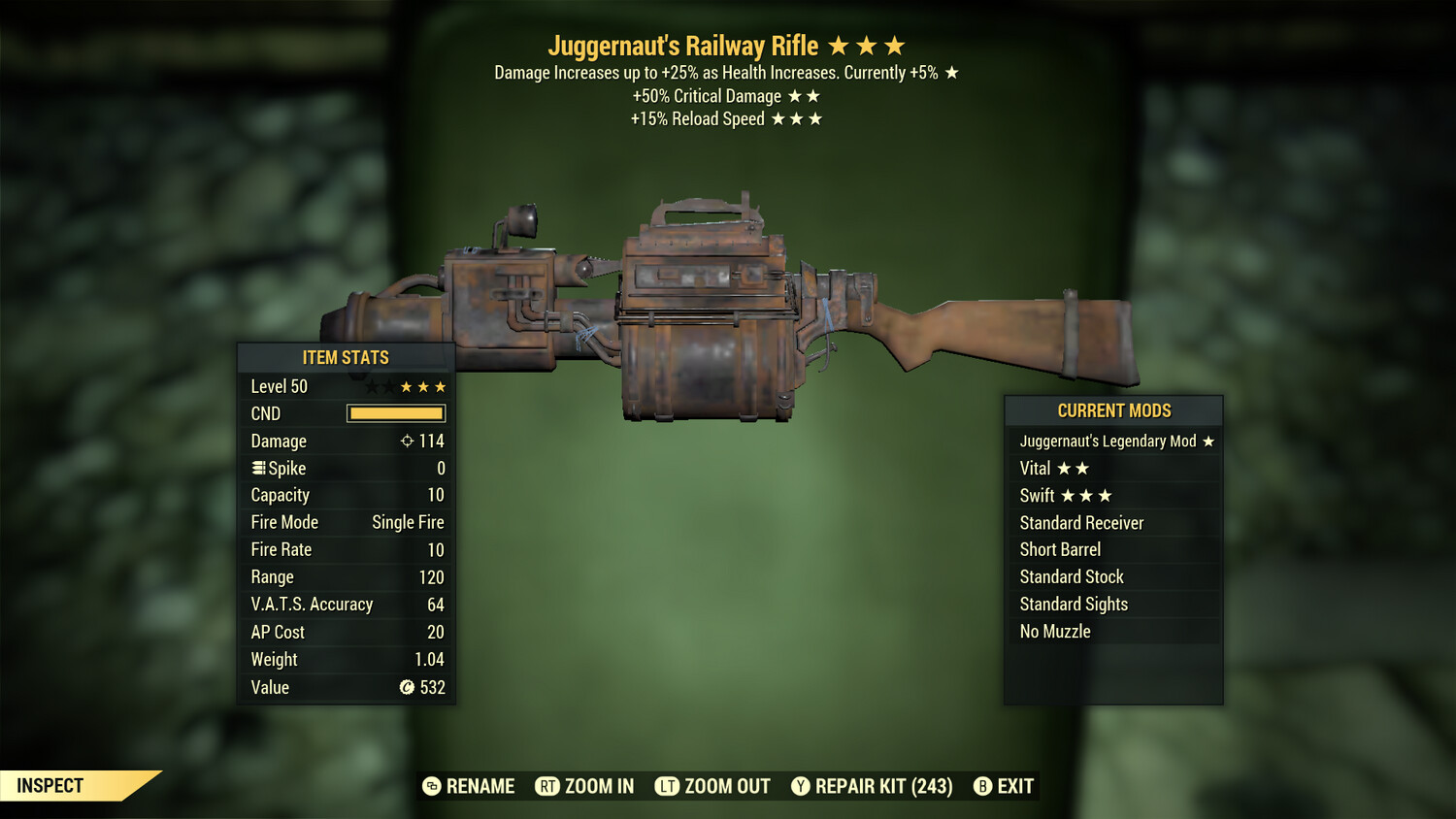Click the star beside Juggernaut's Legendary Mod

[1207, 441]
